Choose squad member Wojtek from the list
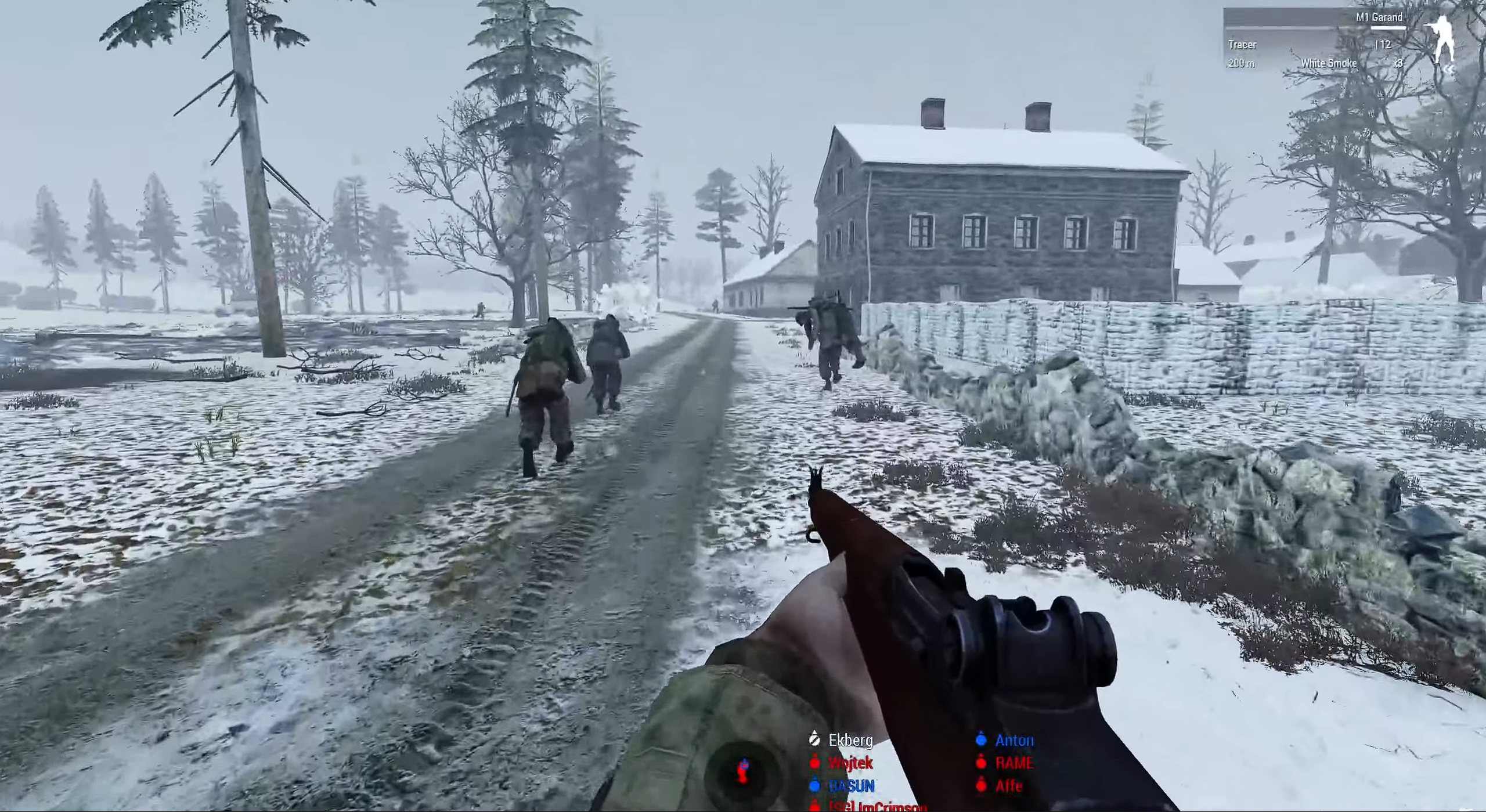The image size is (1486, 812). (x=850, y=763)
